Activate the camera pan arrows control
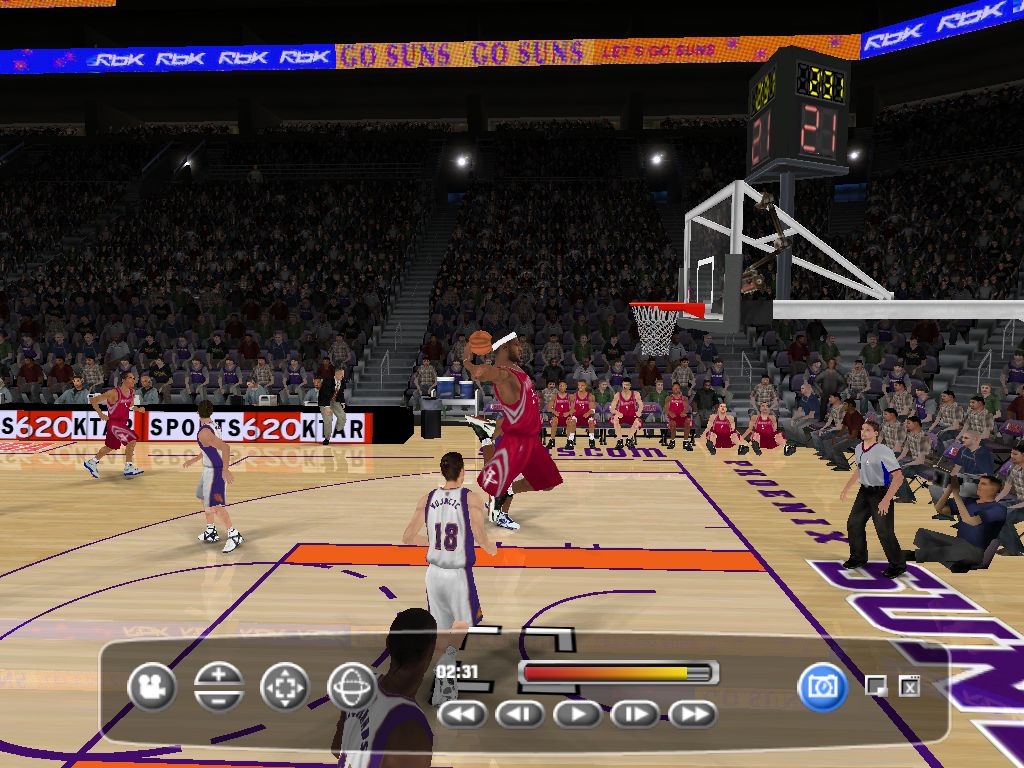1024x768 pixels. [x=285, y=687]
